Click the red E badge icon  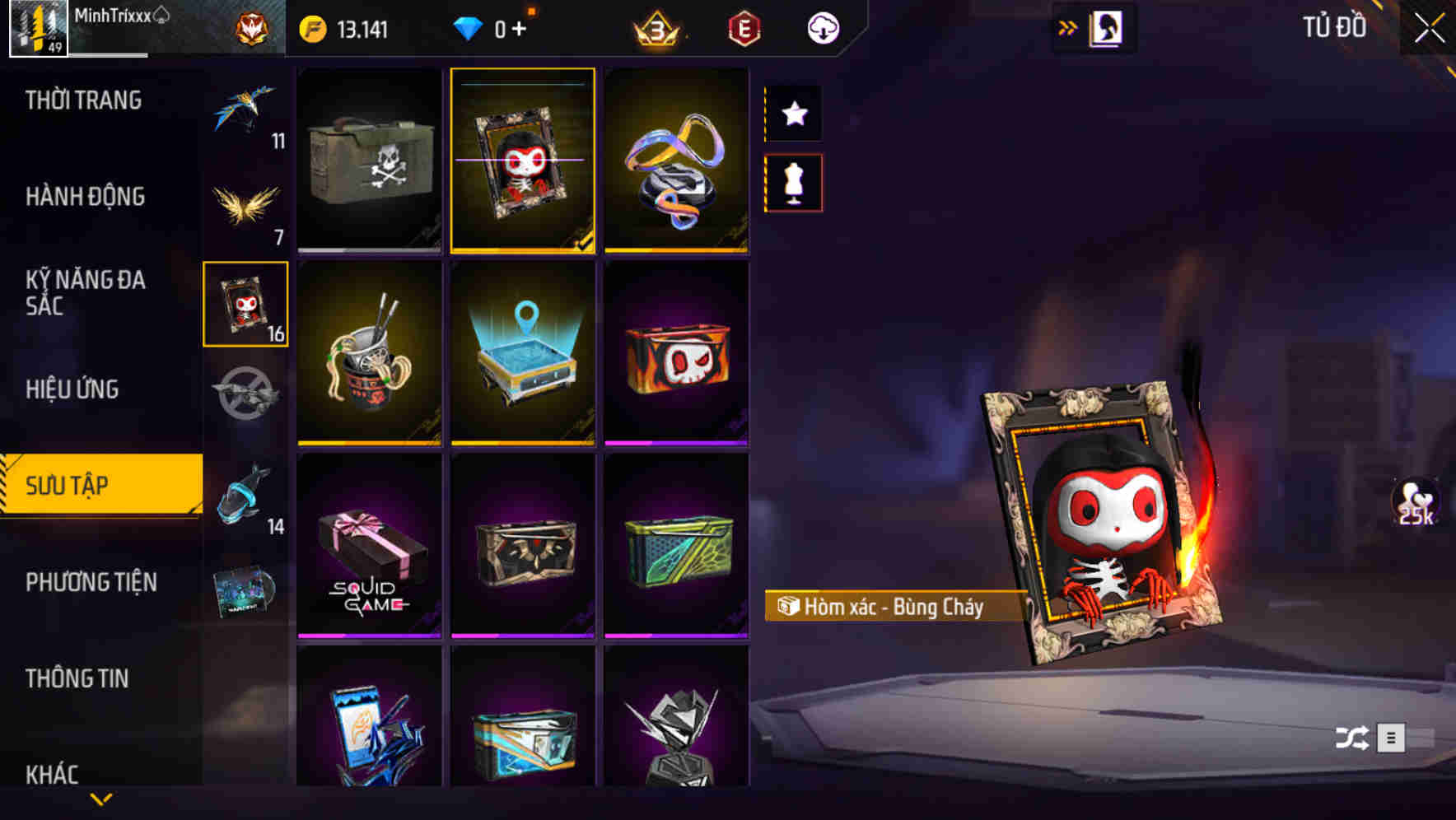744,27
